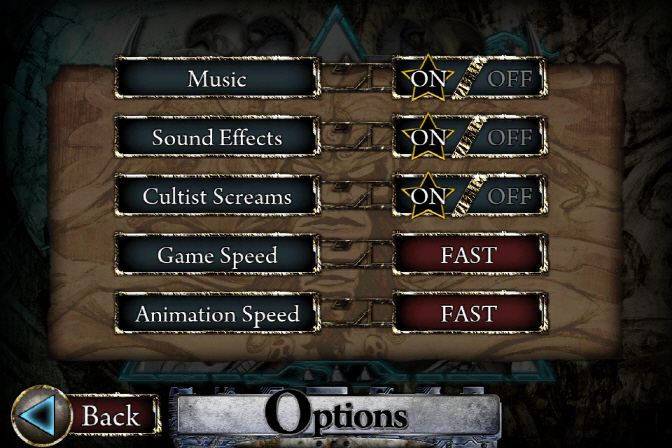Select ON for Sound Effects
This screenshot has width=672, height=448.
coord(427,137)
